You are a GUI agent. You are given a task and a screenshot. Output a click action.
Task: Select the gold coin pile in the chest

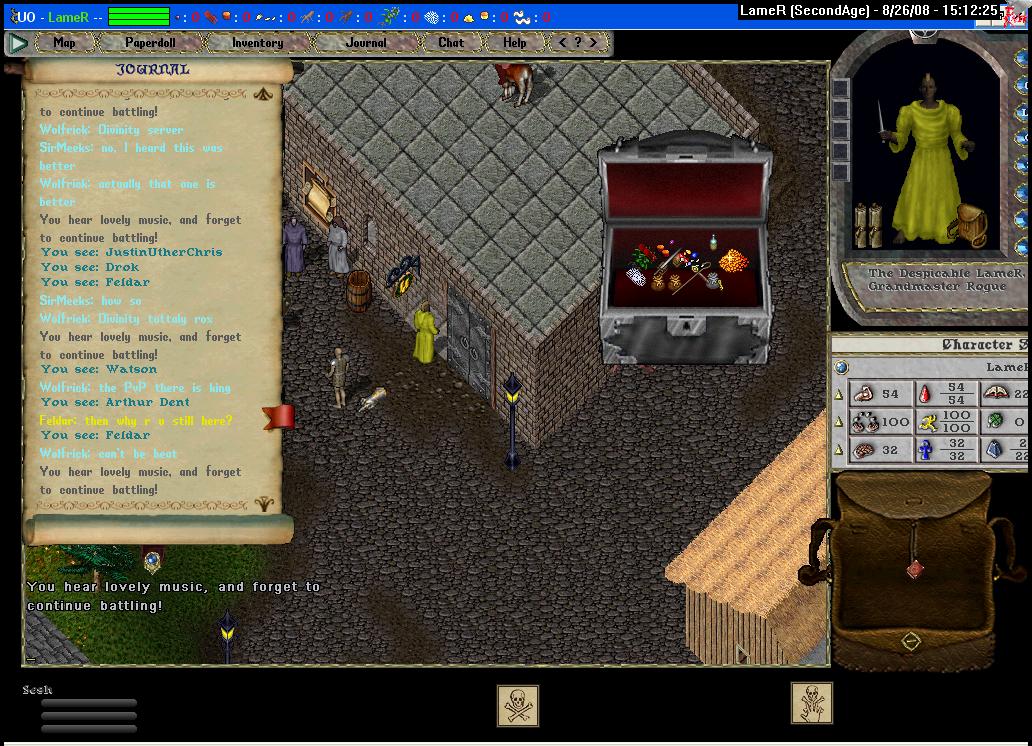734,262
